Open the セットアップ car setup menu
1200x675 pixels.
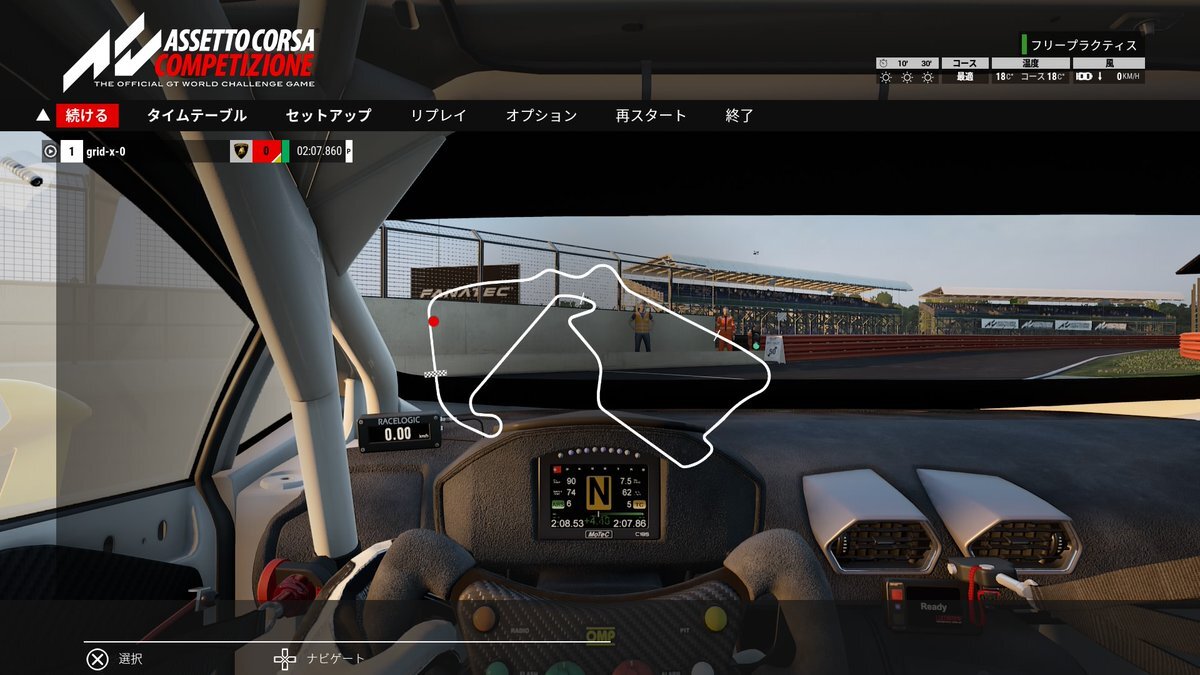(x=328, y=116)
